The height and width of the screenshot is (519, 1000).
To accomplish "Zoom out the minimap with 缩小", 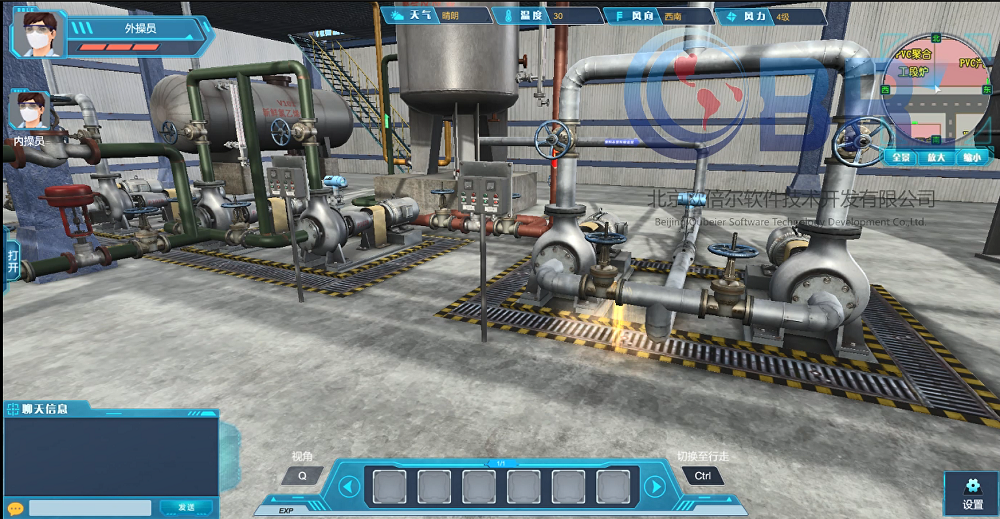I will (970, 157).
